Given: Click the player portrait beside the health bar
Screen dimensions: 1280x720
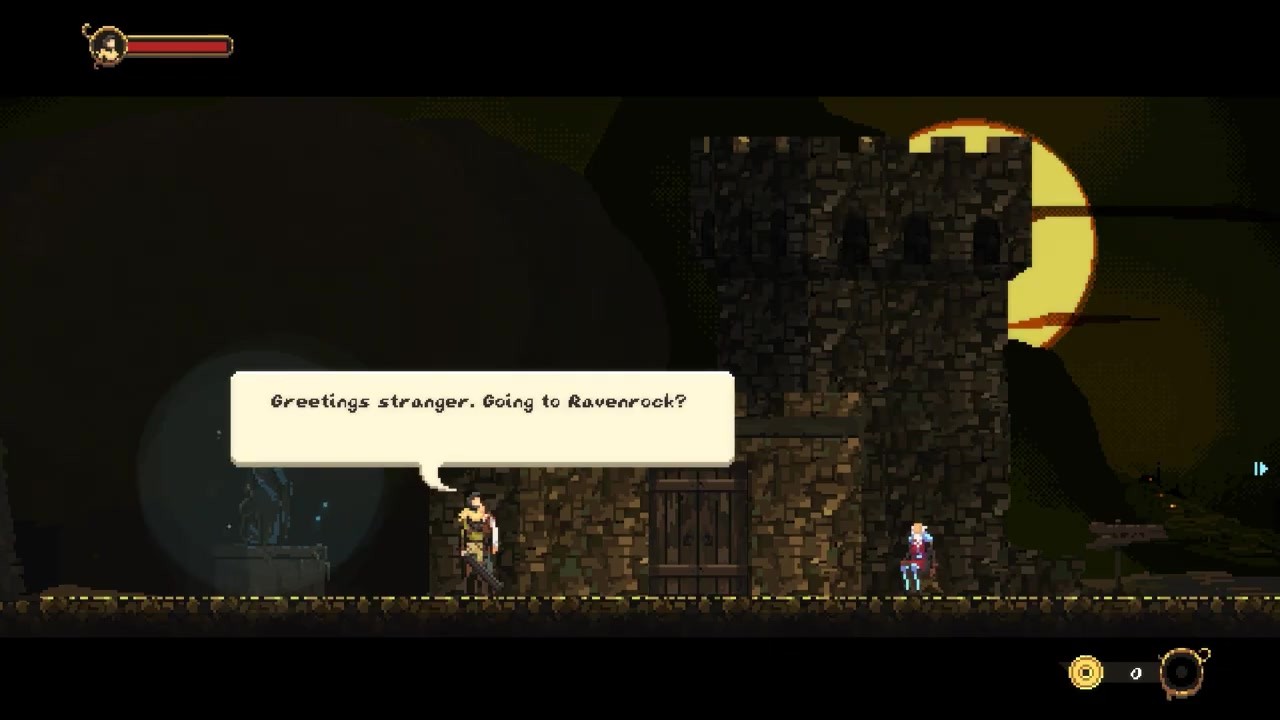Looking at the screenshot, I should tap(104, 46).
